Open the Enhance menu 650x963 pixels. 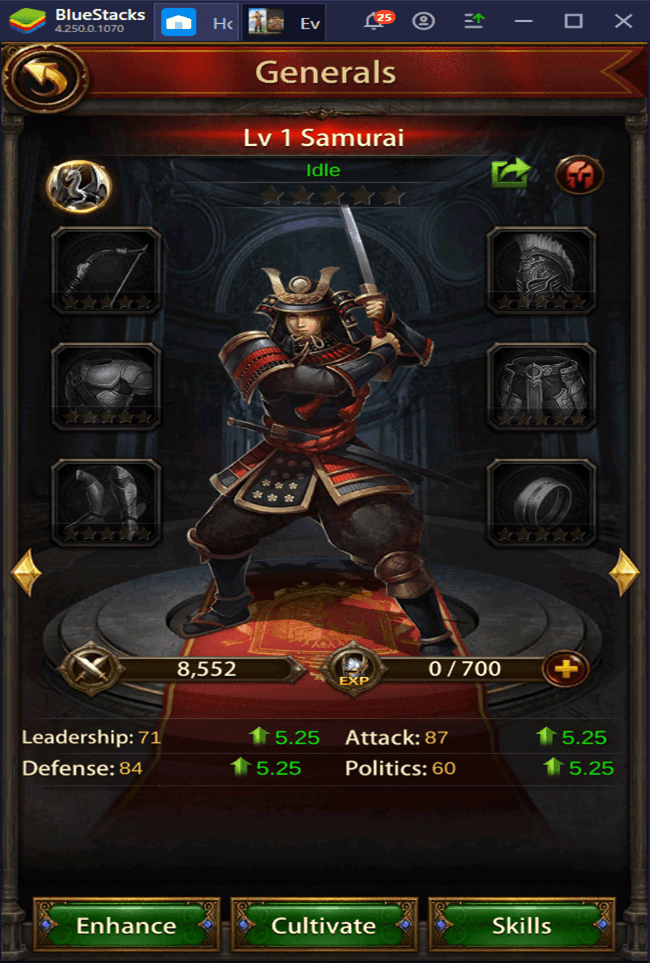[125, 925]
